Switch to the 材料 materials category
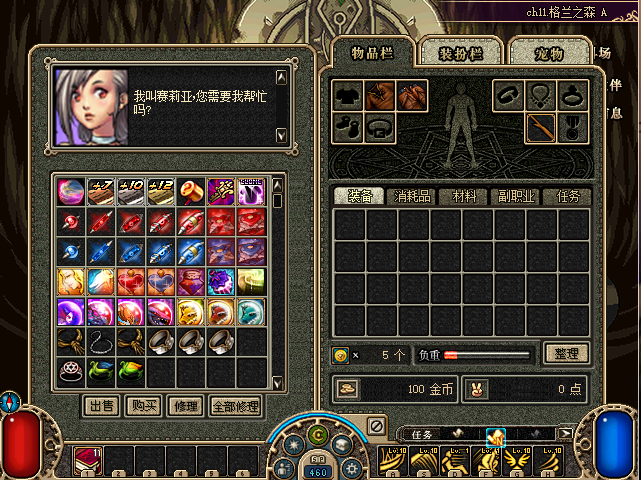The width and height of the screenshot is (641, 480). click(464, 196)
